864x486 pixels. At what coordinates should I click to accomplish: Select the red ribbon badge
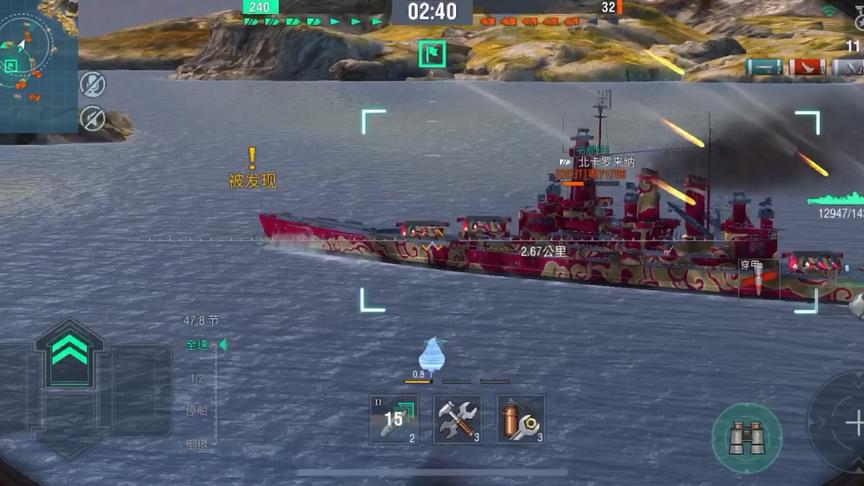(807, 67)
